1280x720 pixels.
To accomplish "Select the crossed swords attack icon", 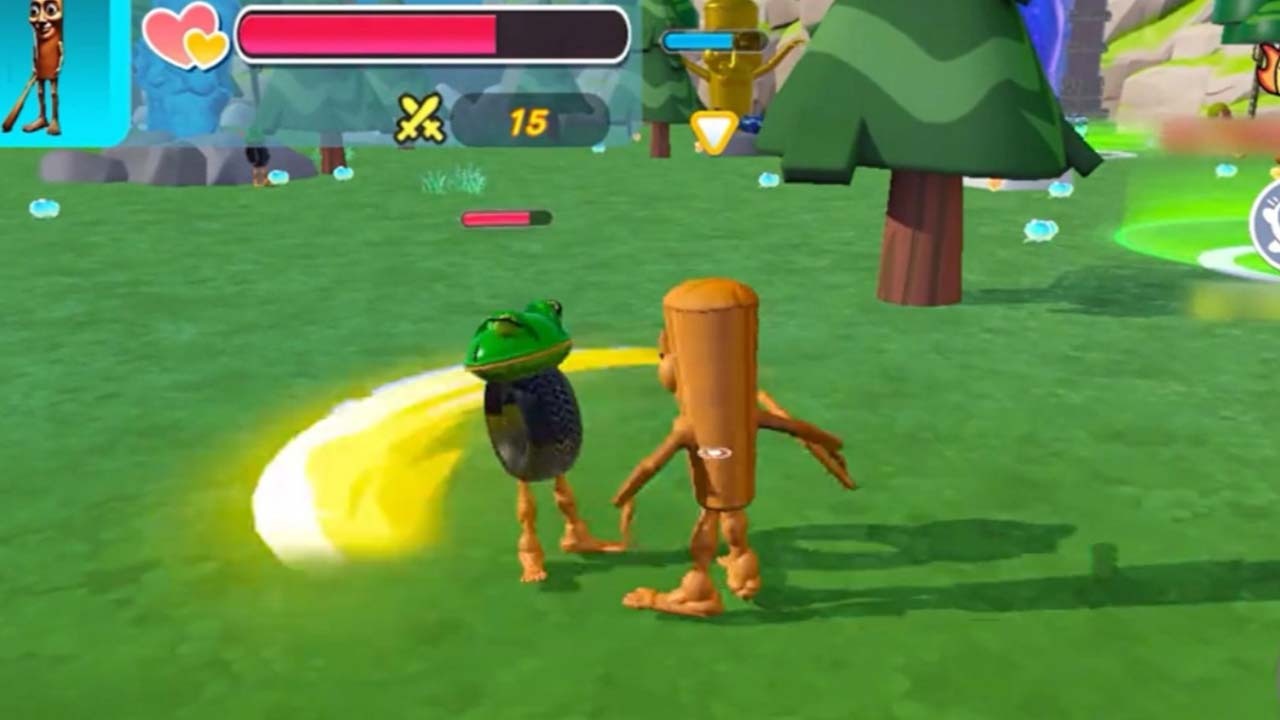I will 420,119.
